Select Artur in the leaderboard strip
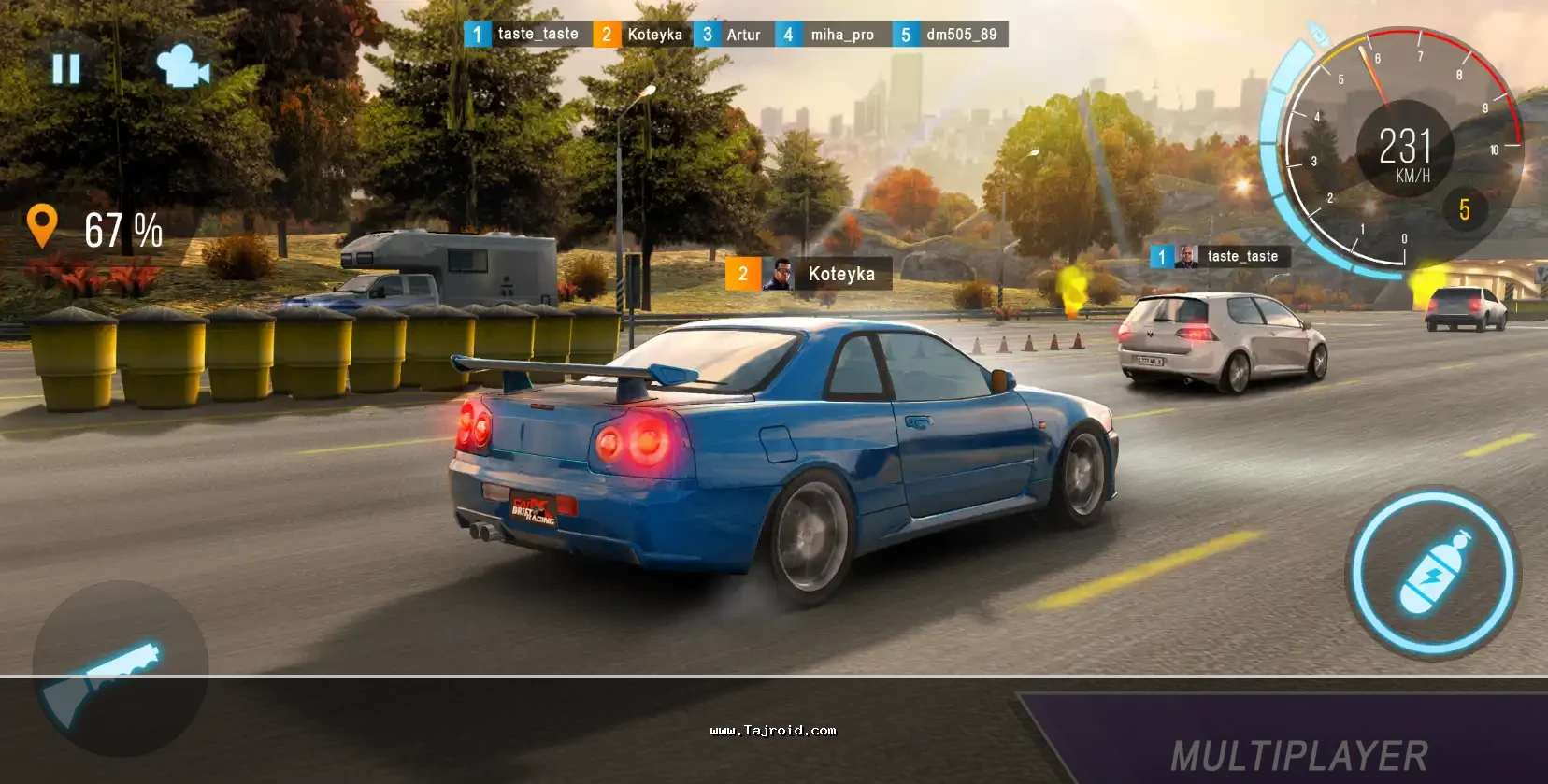Viewport: 1548px width, 784px height. click(734, 35)
